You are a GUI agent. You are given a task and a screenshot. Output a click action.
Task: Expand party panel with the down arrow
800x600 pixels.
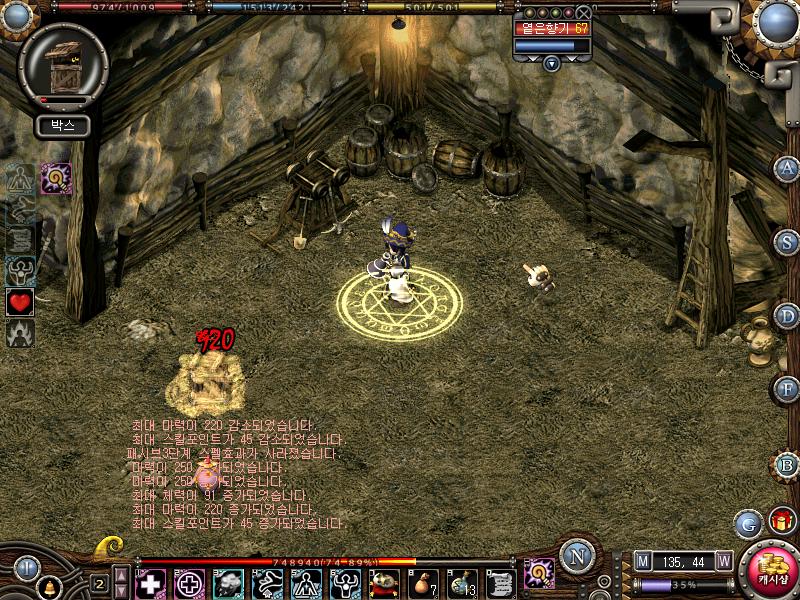[x=551, y=63]
